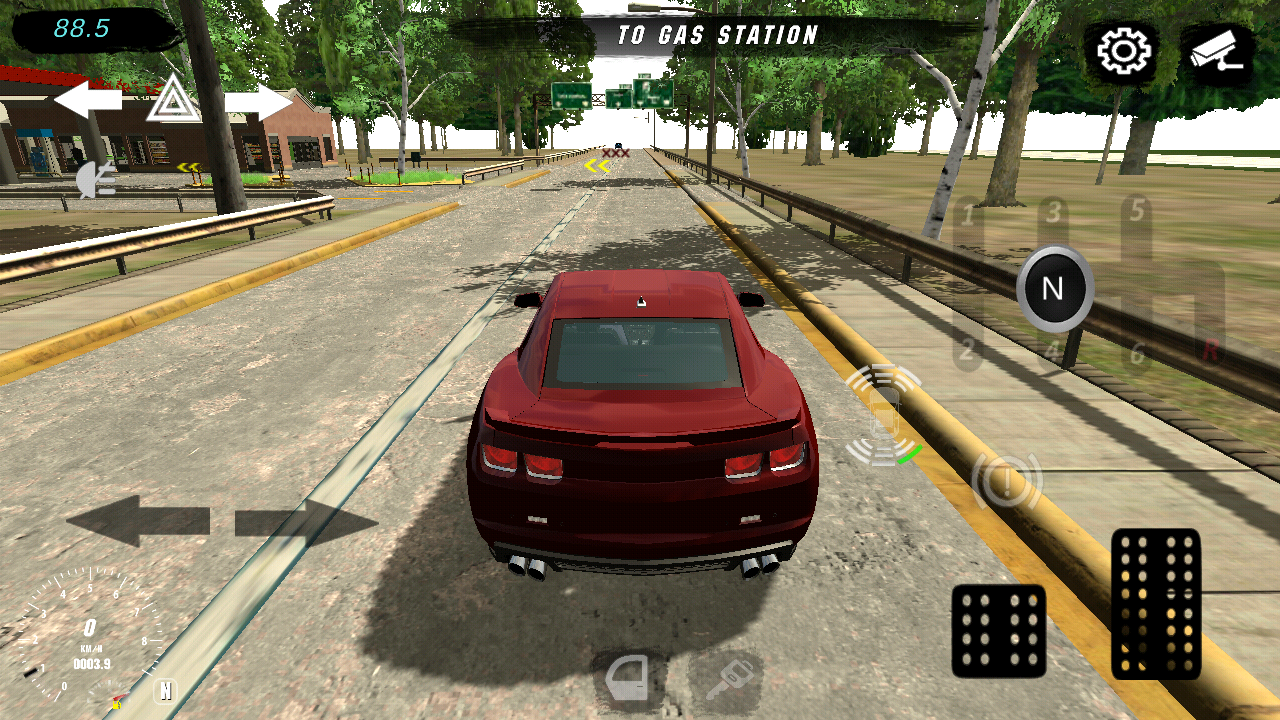Tap the brake pedal
This screenshot has width=1280, height=720.
998,630
